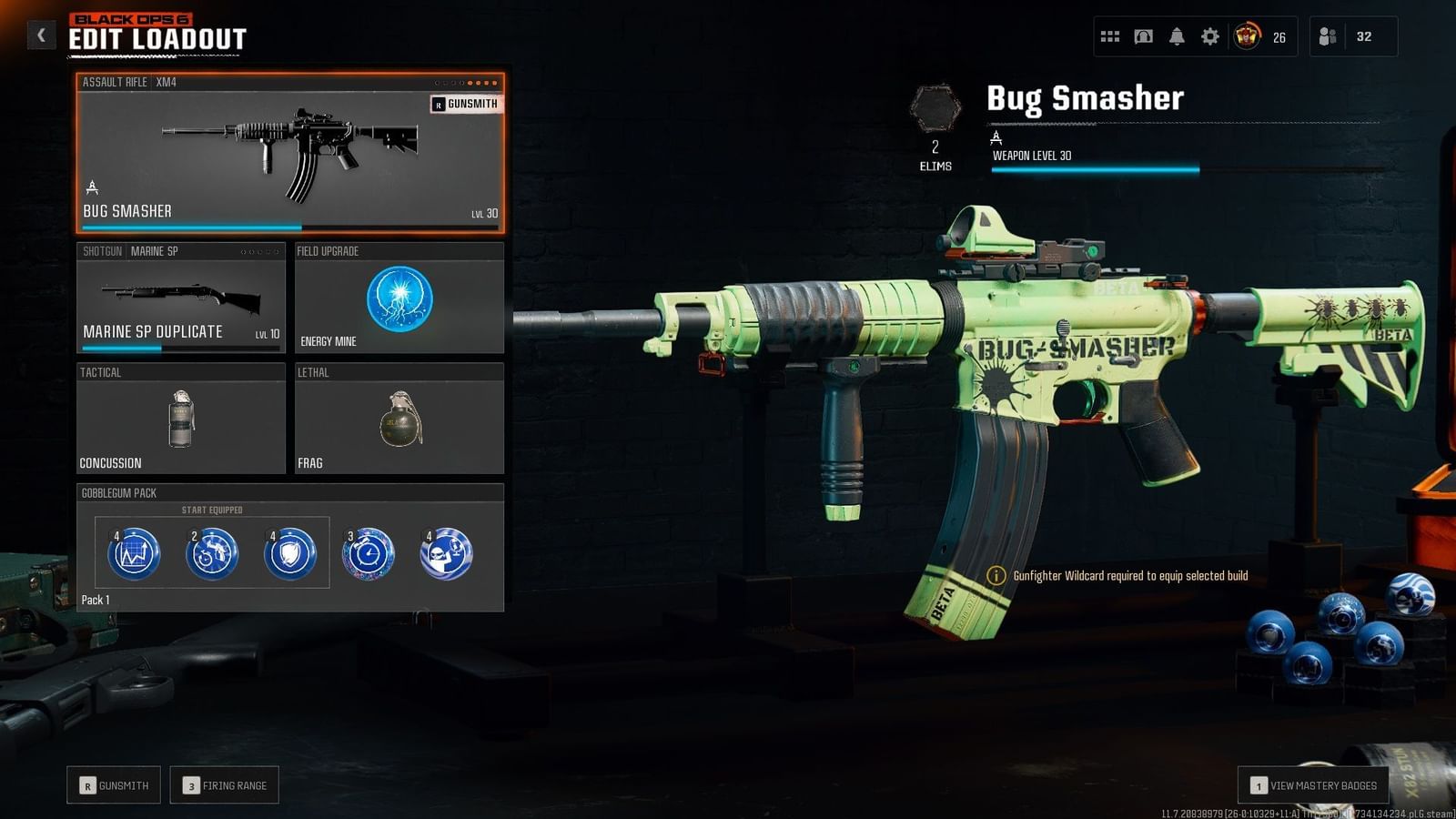Image resolution: width=1456 pixels, height=819 pixels.
Task: Select the Concussion tactical slot
Action: click(x=181, y=419)
